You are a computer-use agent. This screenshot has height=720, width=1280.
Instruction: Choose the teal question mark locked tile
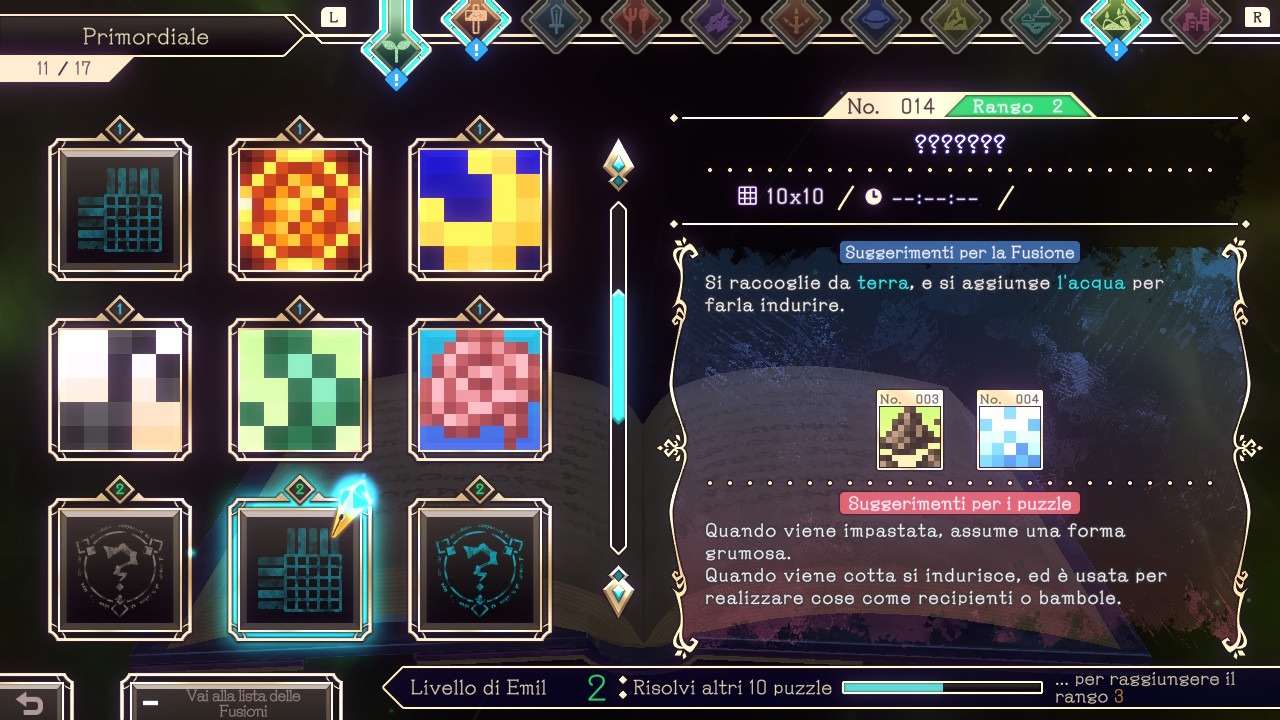[480, 569]
